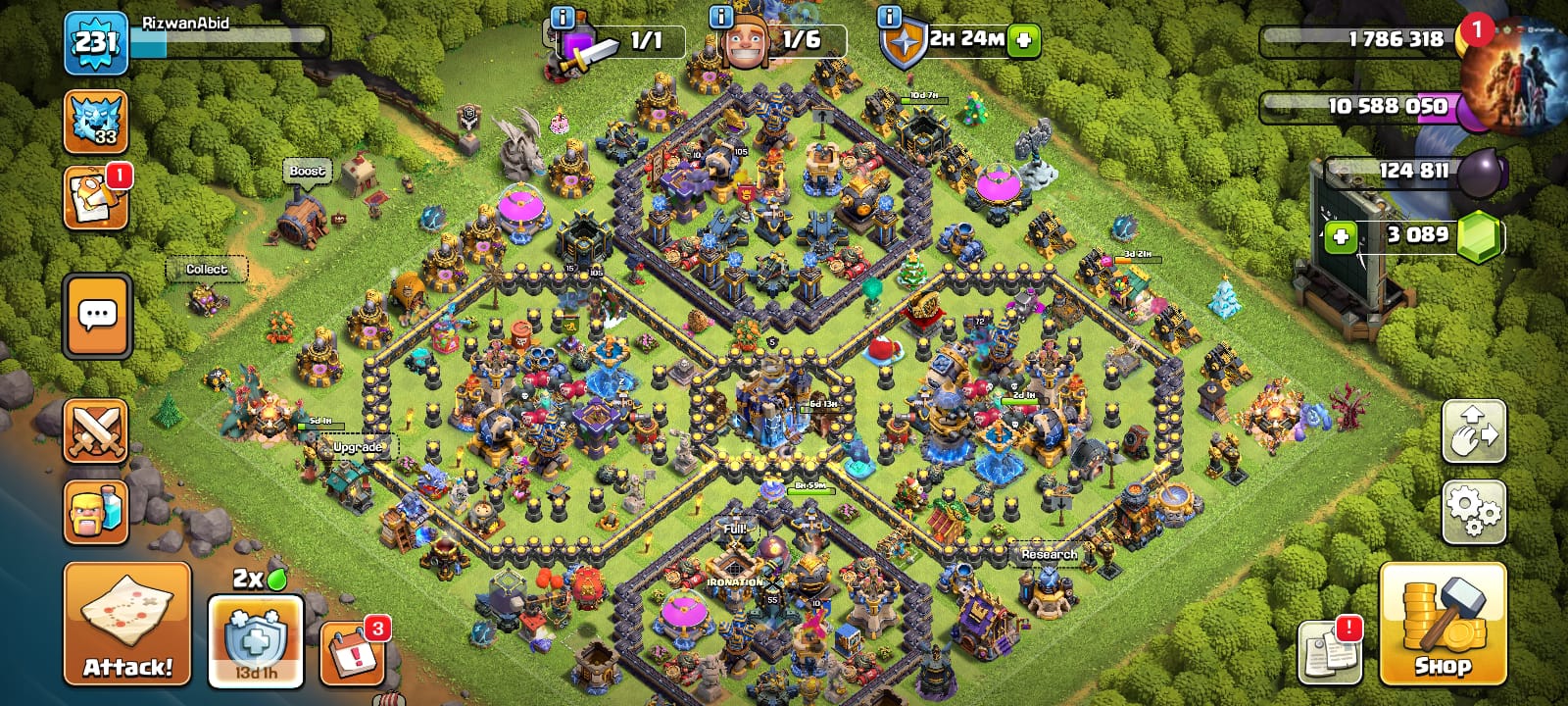This screenshot has width=1568, height=706.
Task: Show info for the 1/1 sword counter
Action: [563, 17]
